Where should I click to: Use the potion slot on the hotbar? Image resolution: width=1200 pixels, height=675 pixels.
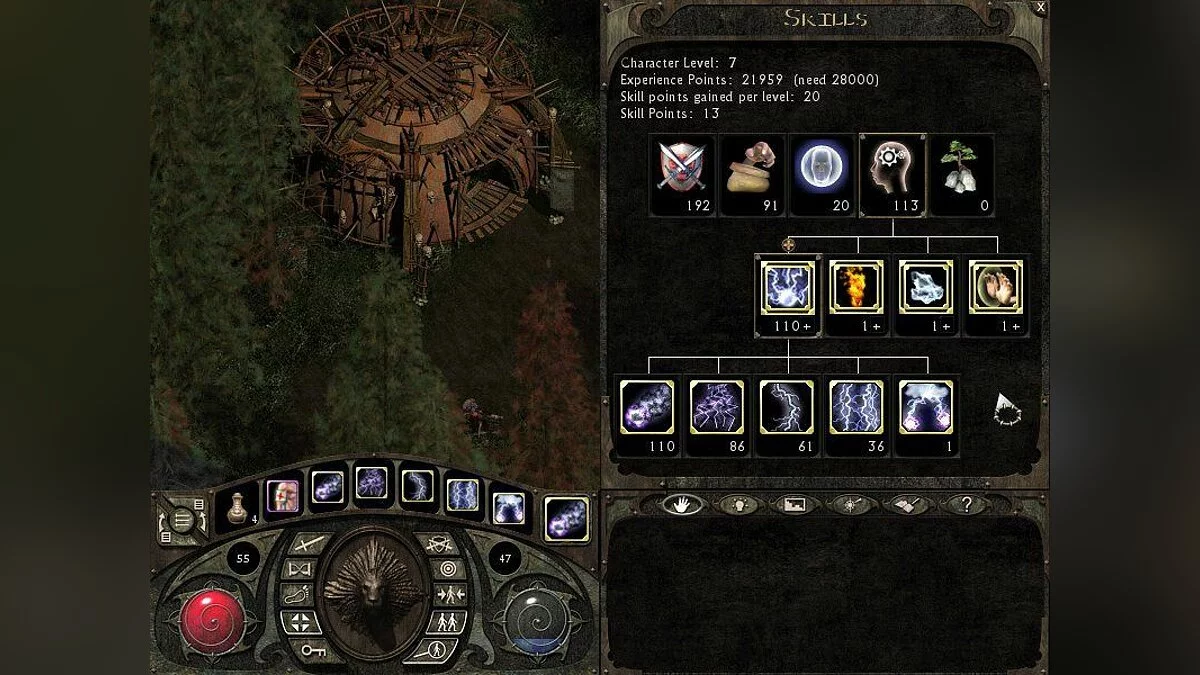[239, 510]
